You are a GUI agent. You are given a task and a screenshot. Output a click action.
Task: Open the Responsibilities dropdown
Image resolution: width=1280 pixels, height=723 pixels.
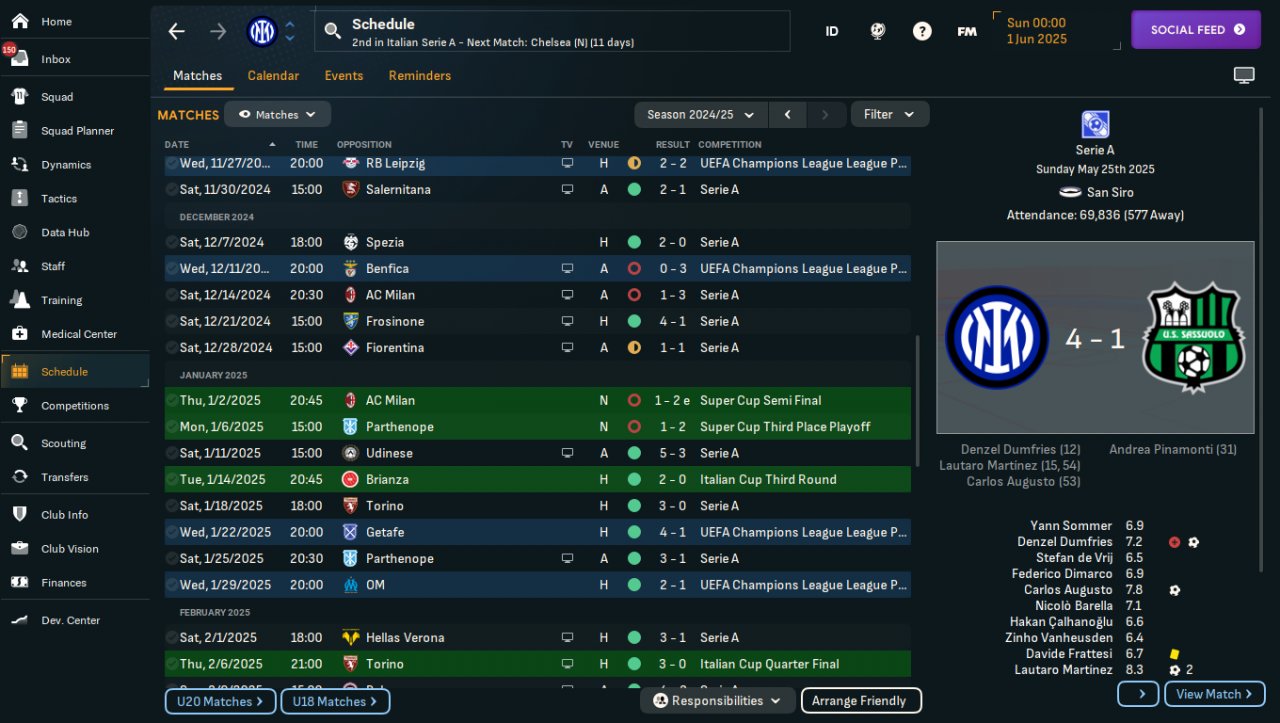point(717,701)
